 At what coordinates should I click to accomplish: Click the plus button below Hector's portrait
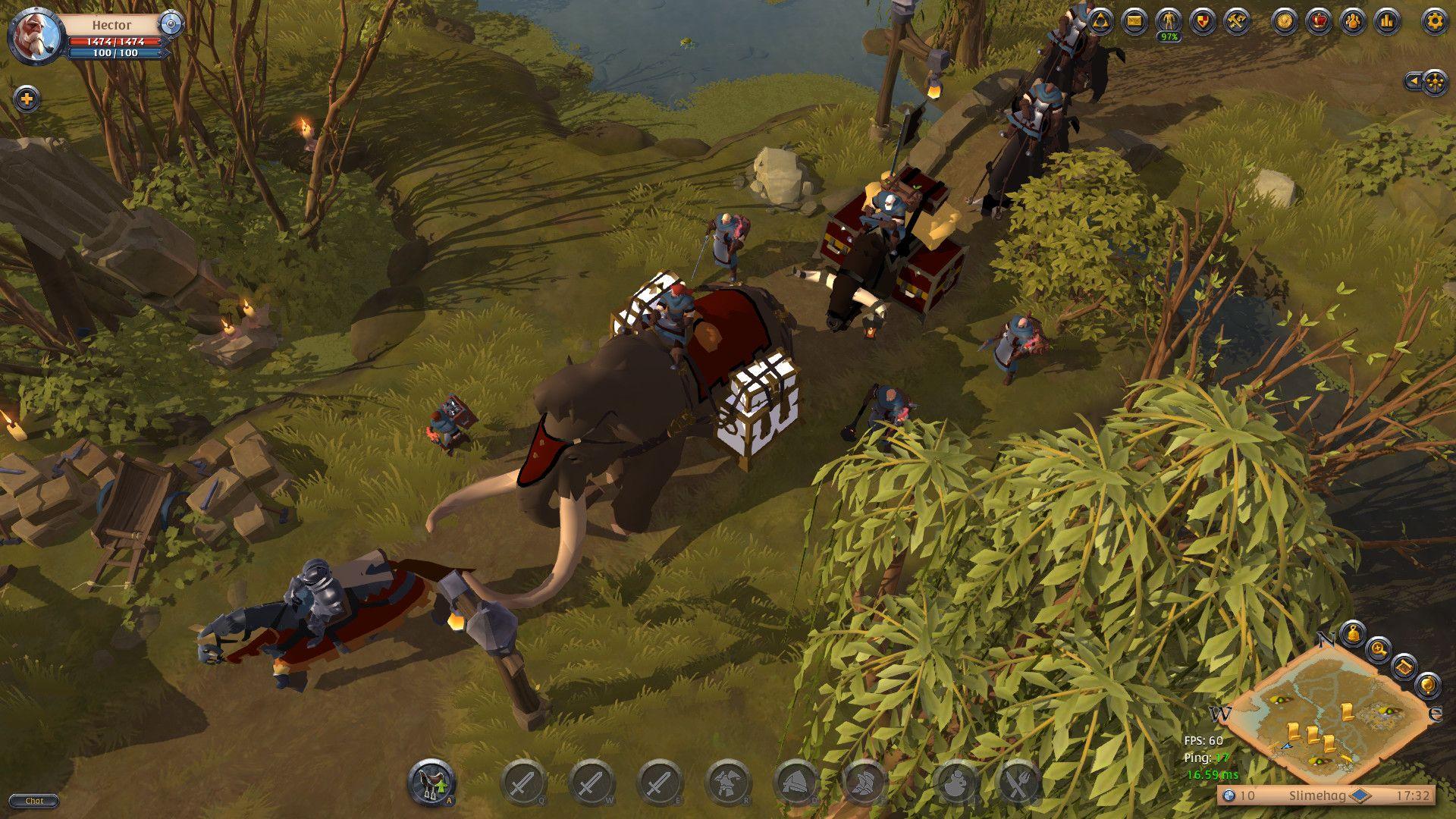coord(27,97)
